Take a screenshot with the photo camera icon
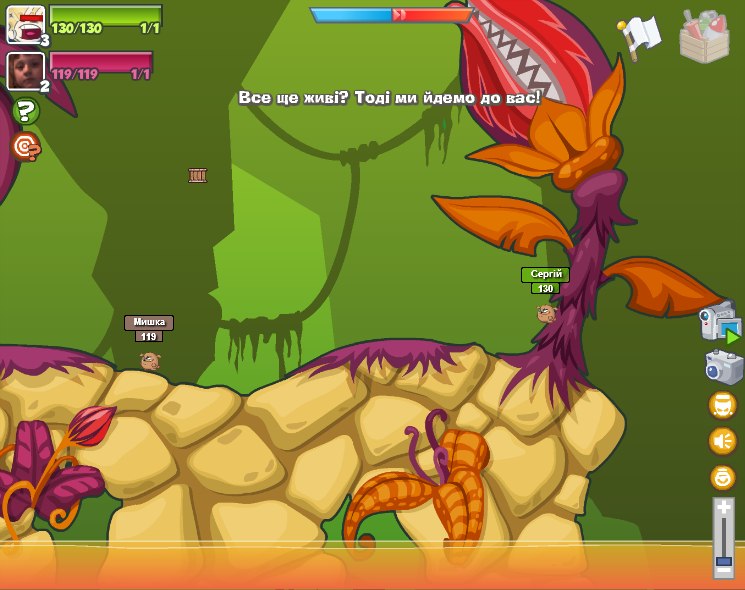This screenshot has height=590, width=745. click(723, 367)
